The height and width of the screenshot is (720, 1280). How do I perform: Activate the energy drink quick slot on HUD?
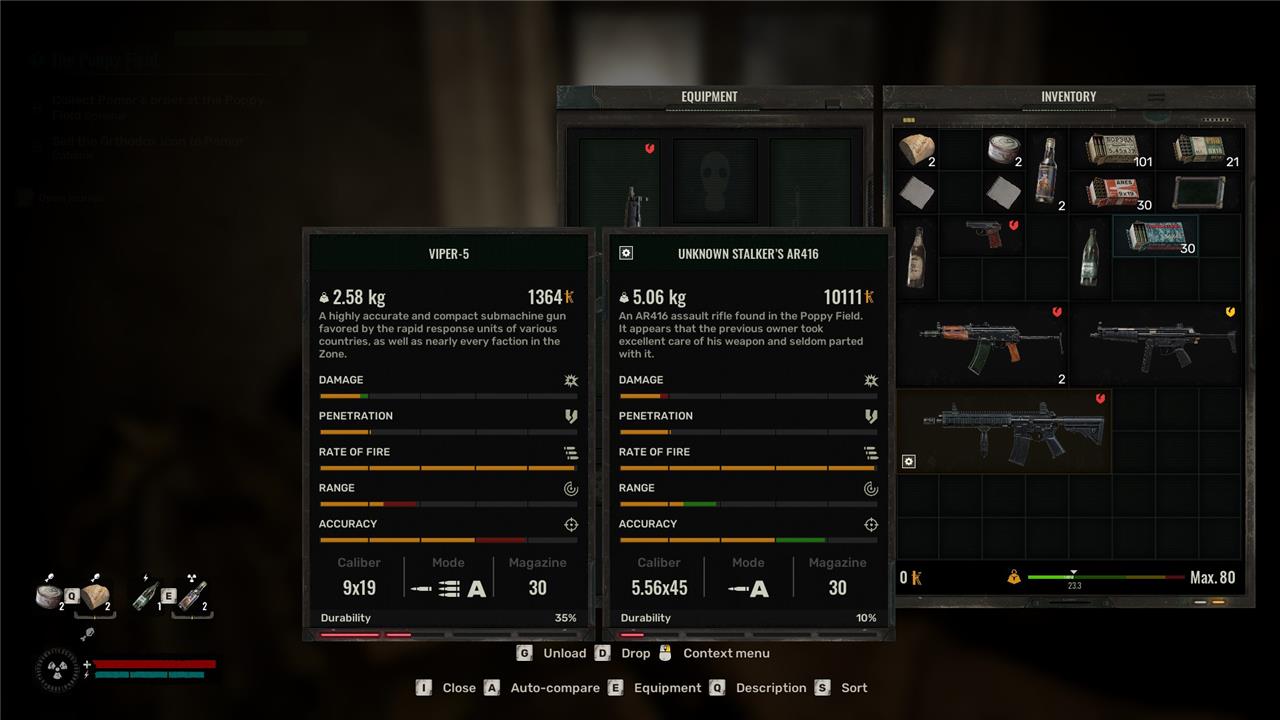tap(146, 597)
